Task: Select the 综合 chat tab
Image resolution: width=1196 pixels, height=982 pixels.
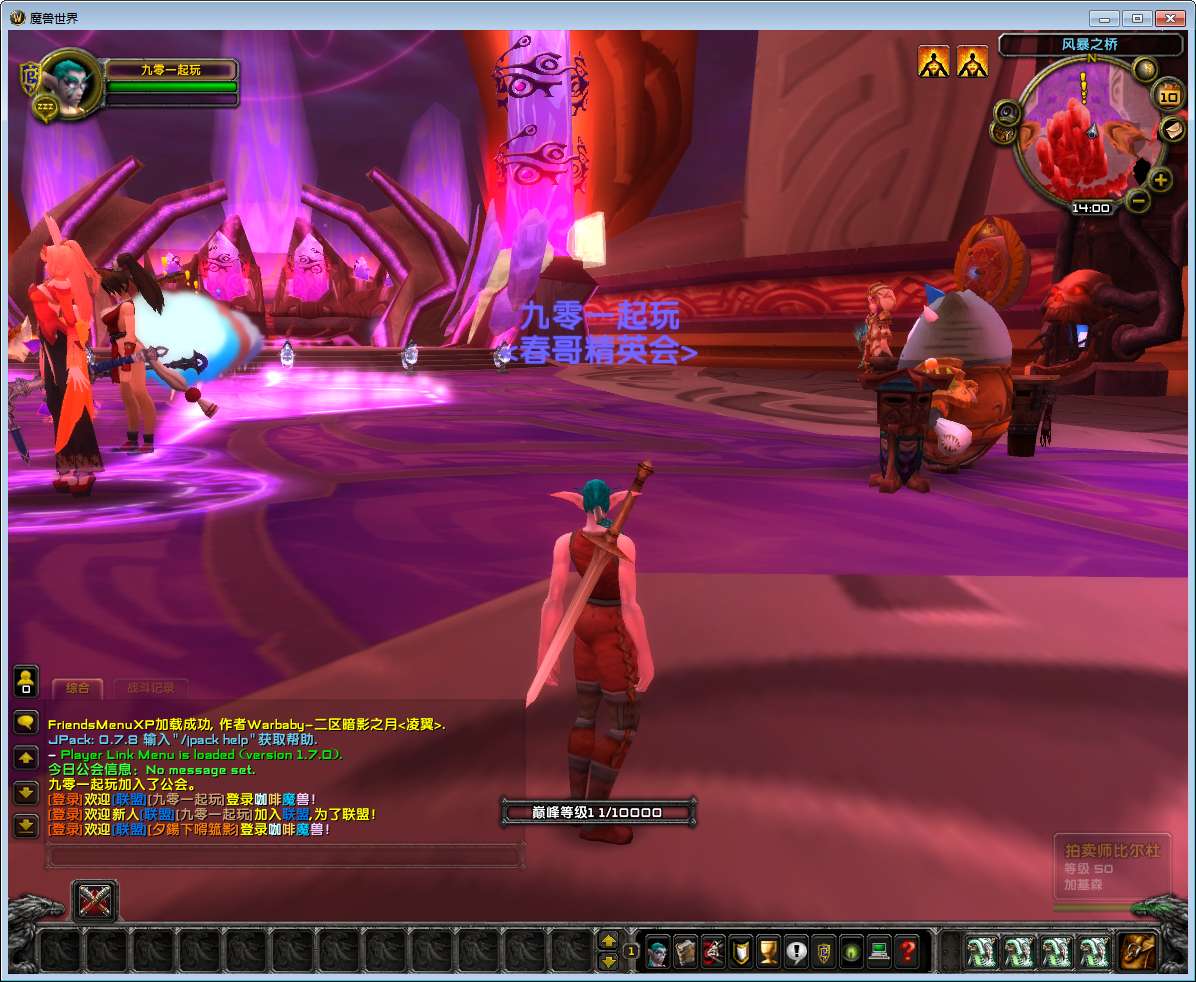Action: pos(77,688)
